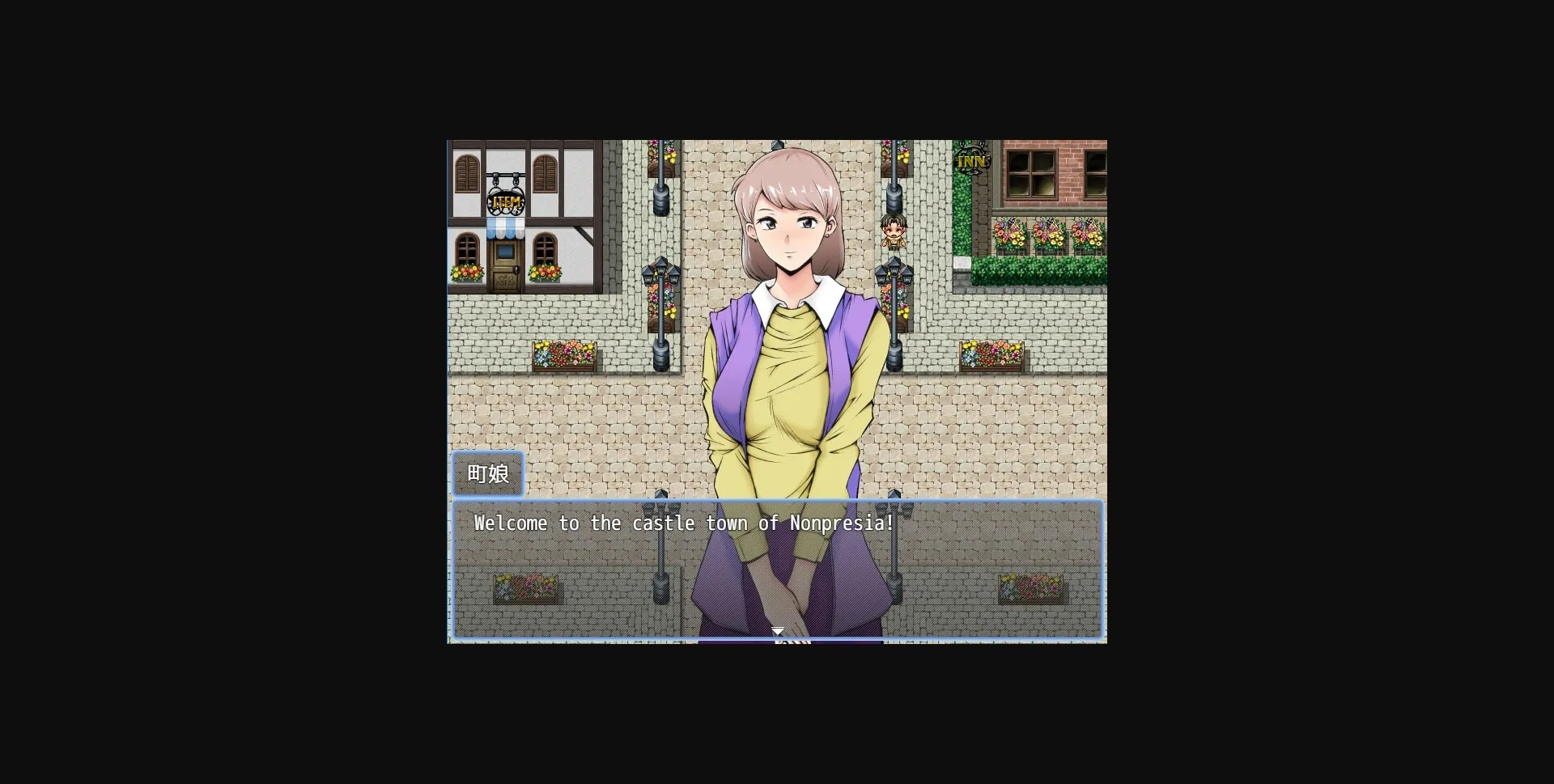Viewport: 1554px width, 784px height.
Task: Click the flower planter on the right street side
Action: pyautogui.click(x=991, y=354)
